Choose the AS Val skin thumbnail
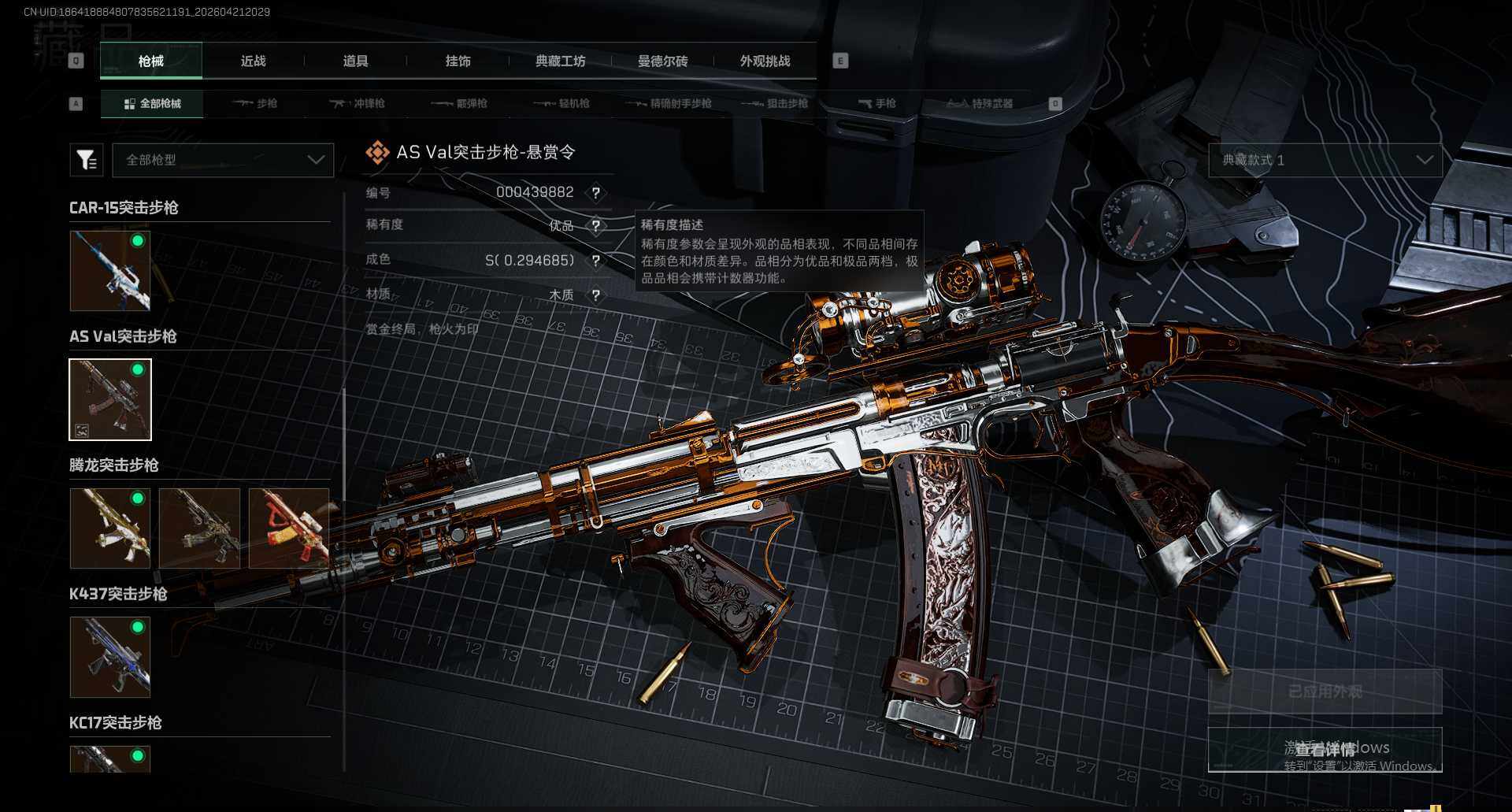Screen dimensions: 1512x812 [x=110, y=399]
